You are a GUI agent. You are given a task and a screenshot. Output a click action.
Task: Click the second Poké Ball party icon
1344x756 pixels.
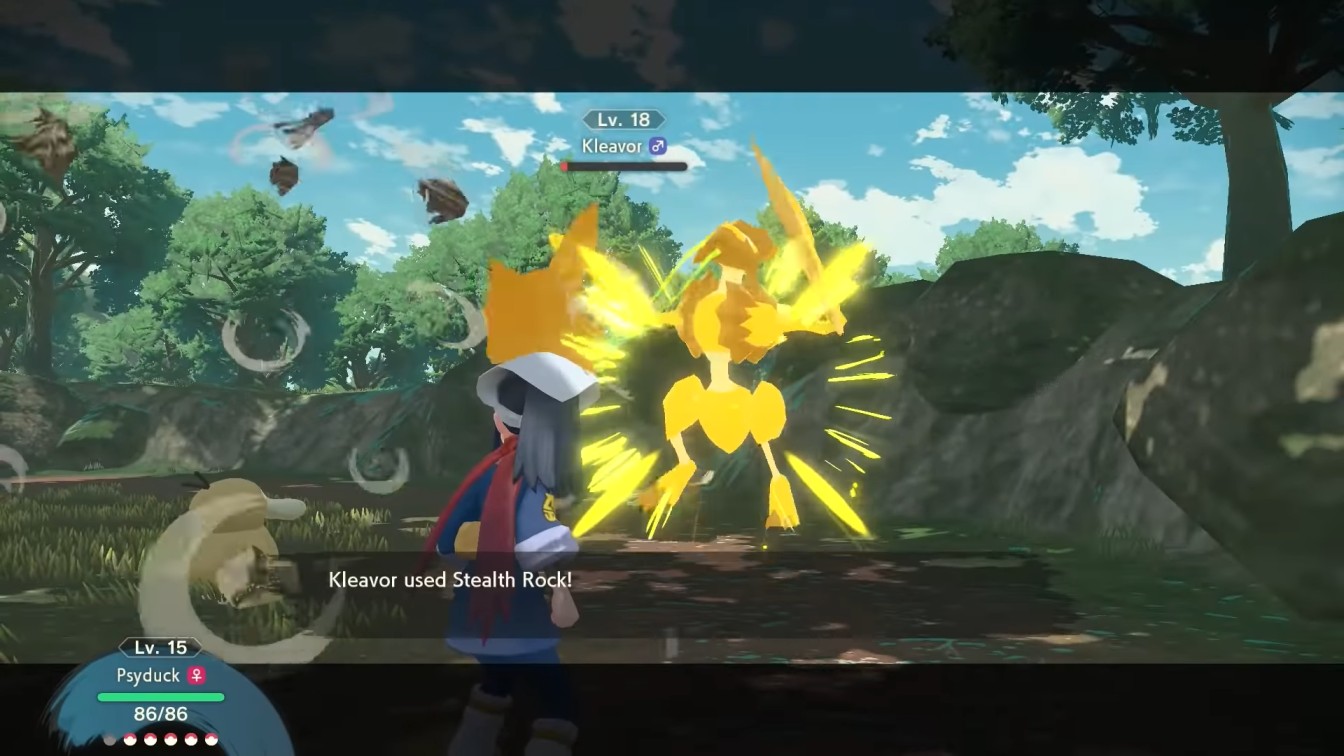coord(130,740)
